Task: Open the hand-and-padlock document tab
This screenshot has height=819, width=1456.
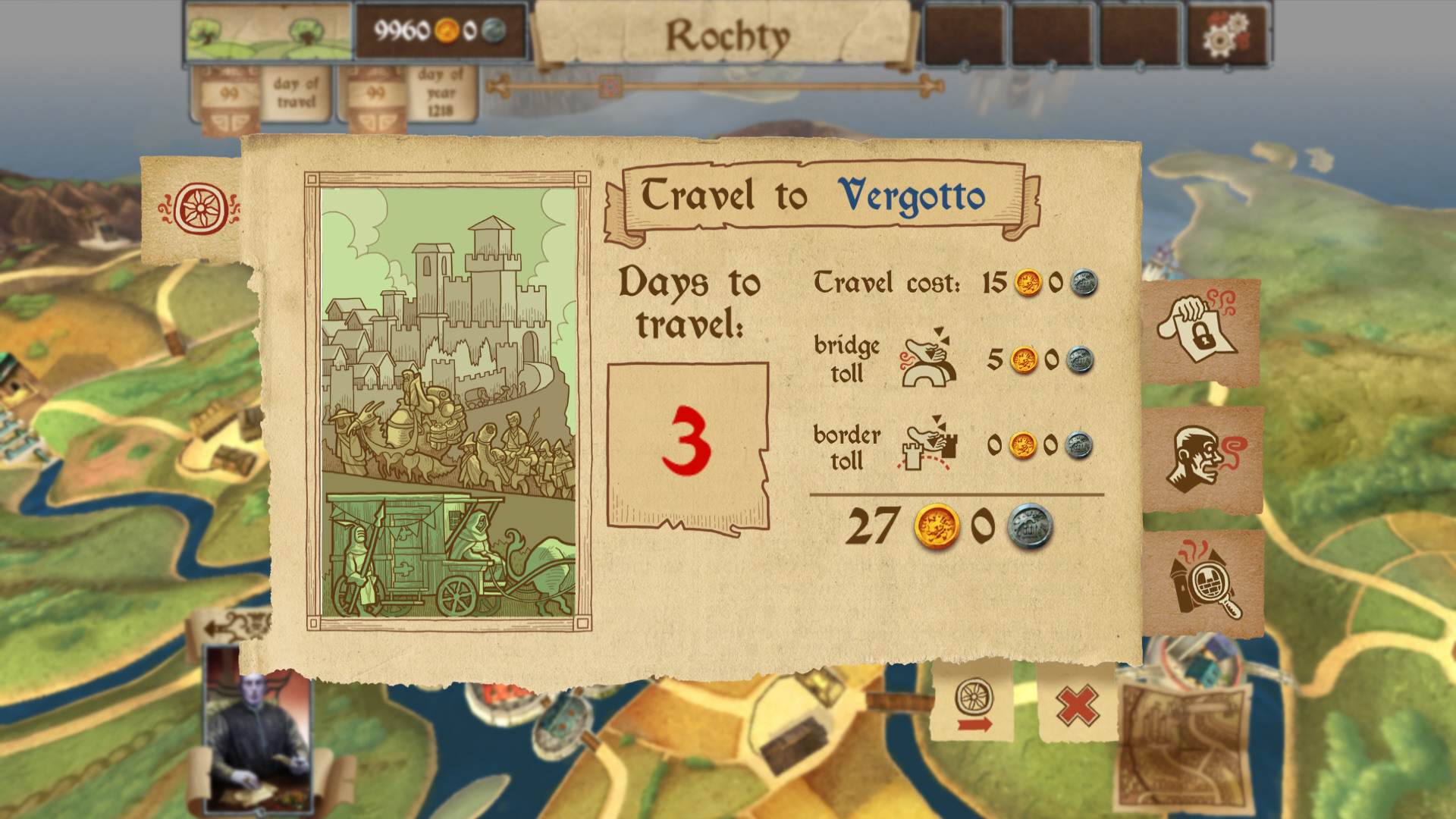Action: pyautogui.click(x=1200, y=331)
